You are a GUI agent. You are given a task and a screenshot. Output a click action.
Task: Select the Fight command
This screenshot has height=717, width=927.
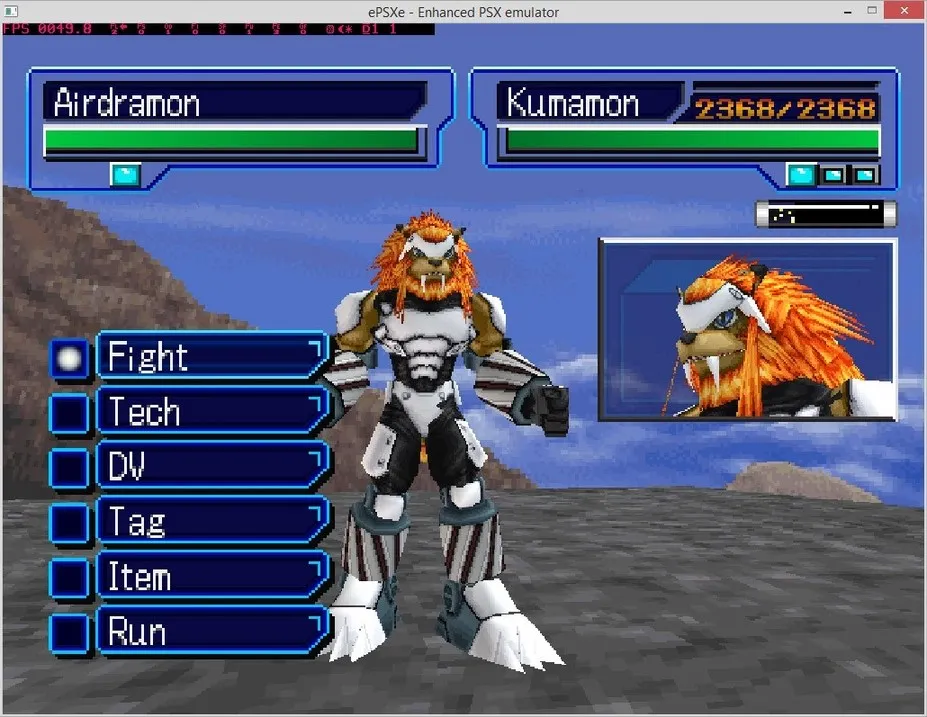click(212, 357)
